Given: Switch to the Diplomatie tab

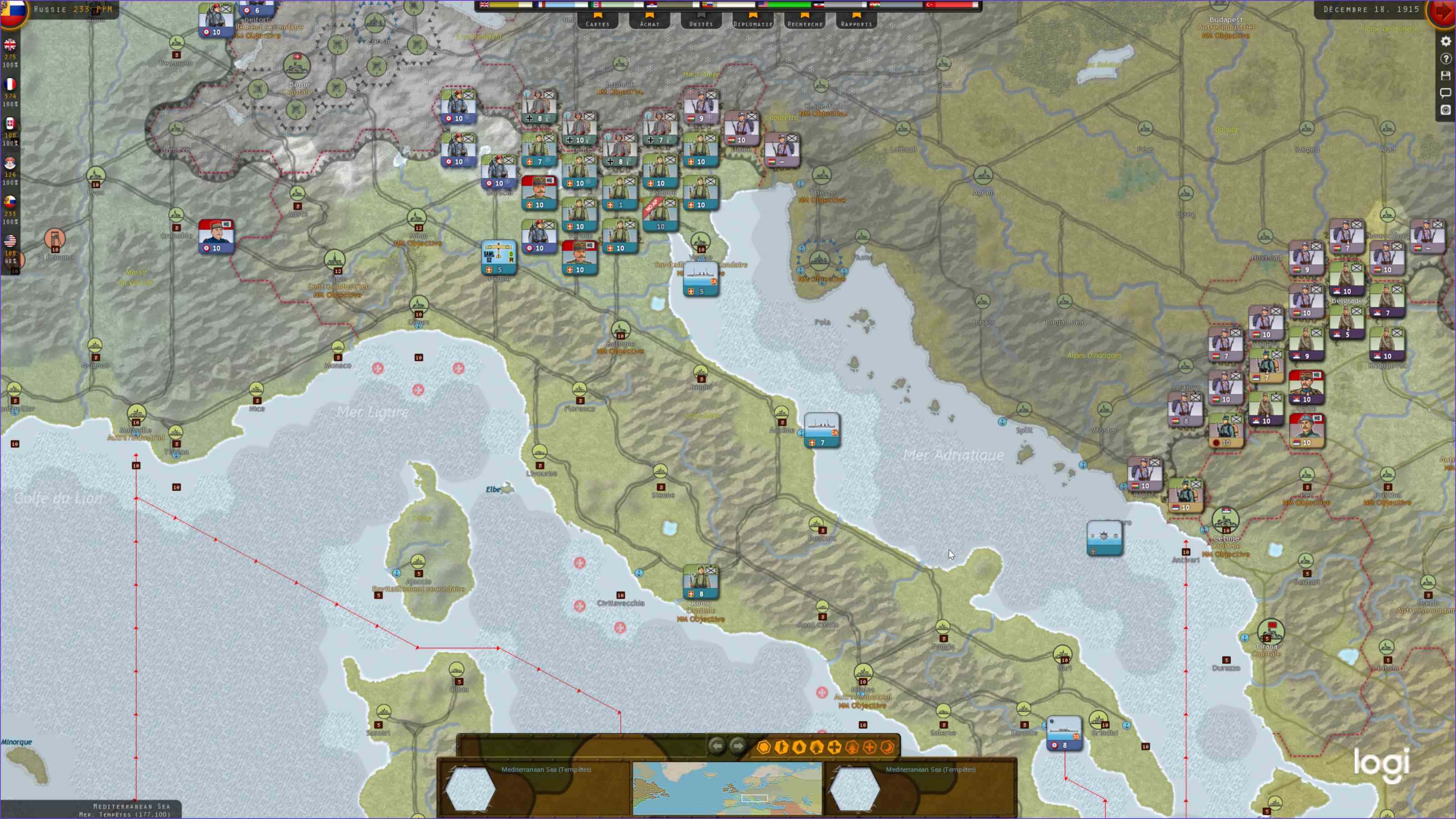Looking at the screenshot, I should 752,24.
